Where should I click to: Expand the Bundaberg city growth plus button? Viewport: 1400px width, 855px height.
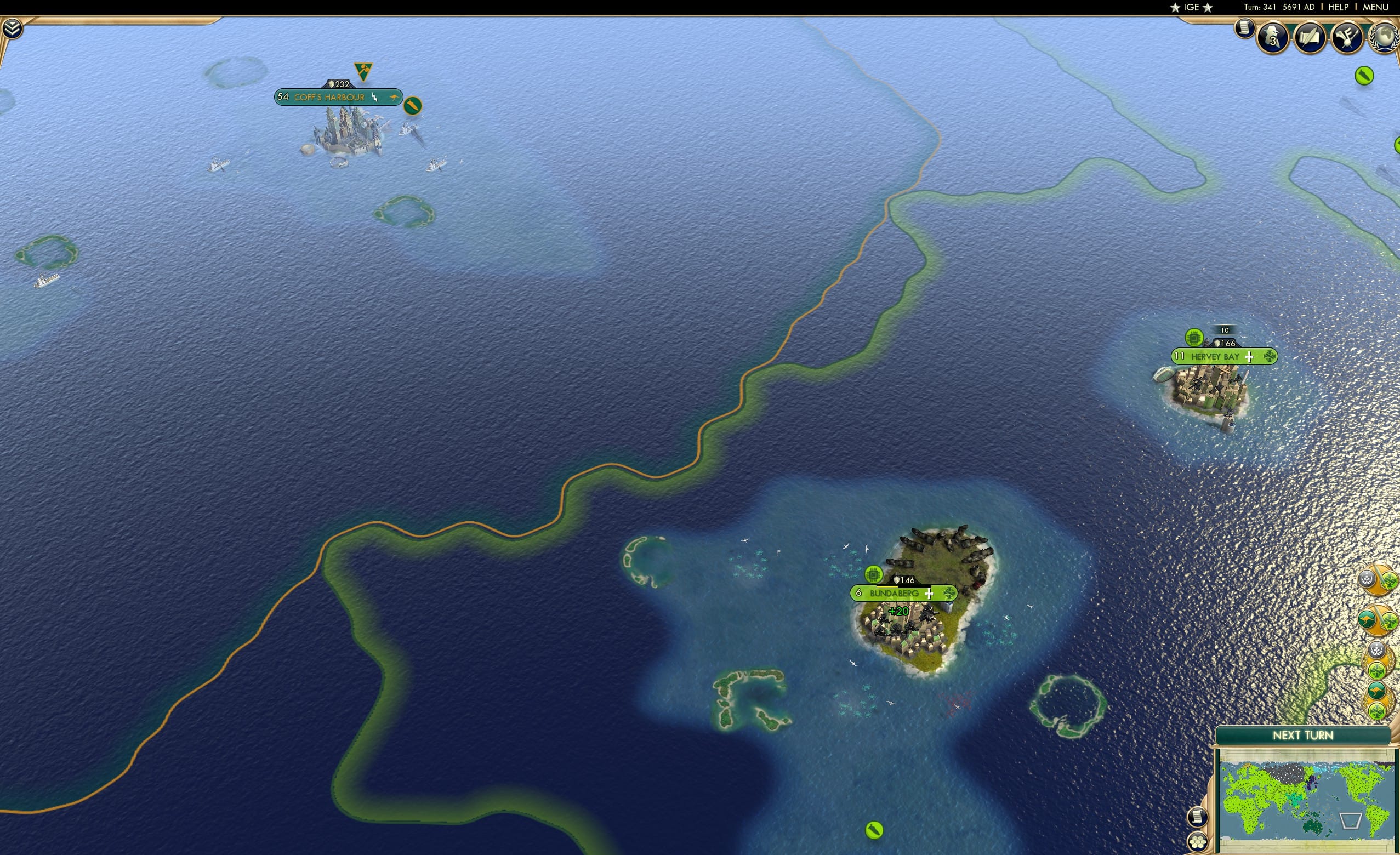930,594
